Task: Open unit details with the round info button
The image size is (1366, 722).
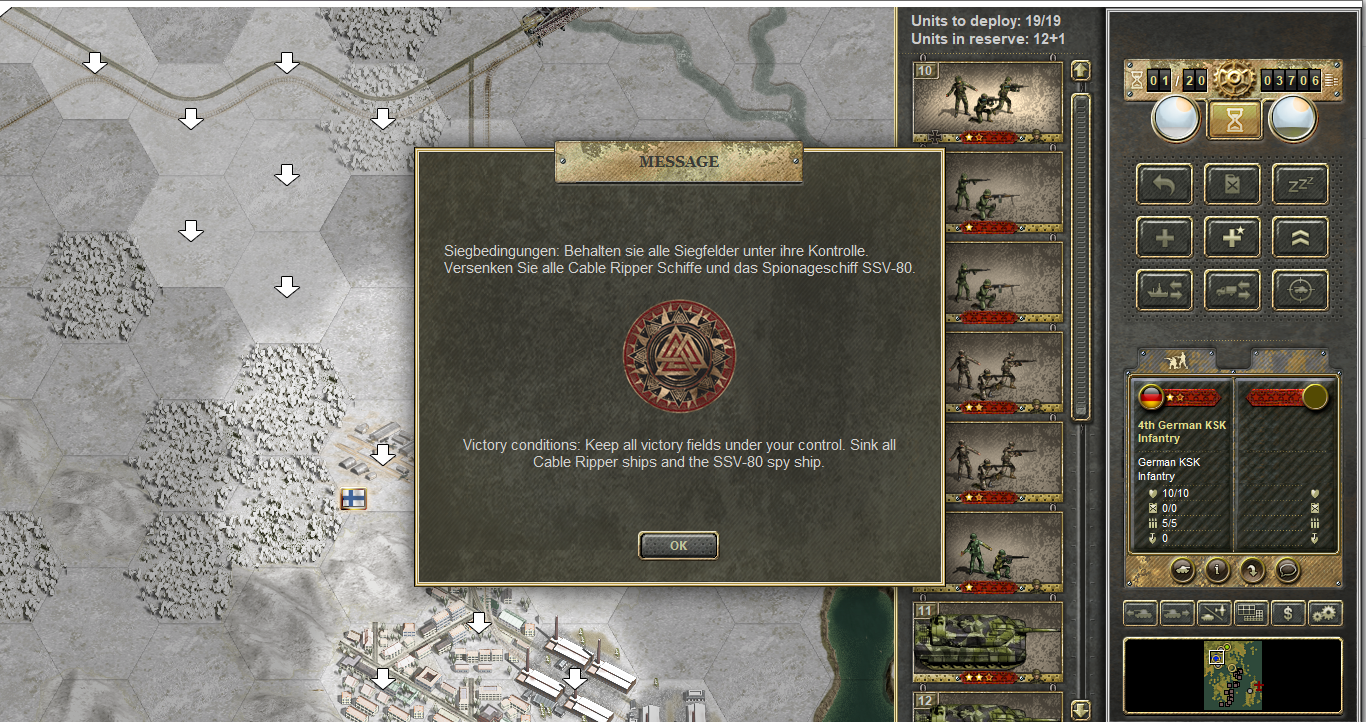Action: pyautogui.click(x=1217, y=570)
